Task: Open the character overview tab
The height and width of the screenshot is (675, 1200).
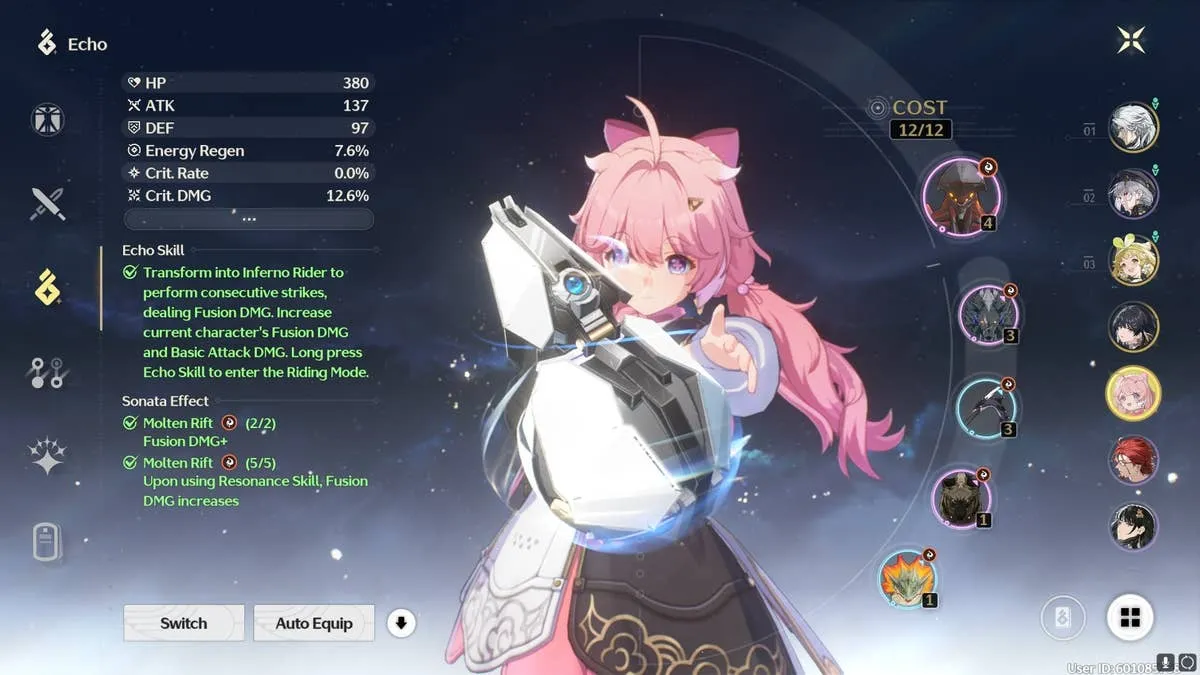Action: (x=48, y=120)
